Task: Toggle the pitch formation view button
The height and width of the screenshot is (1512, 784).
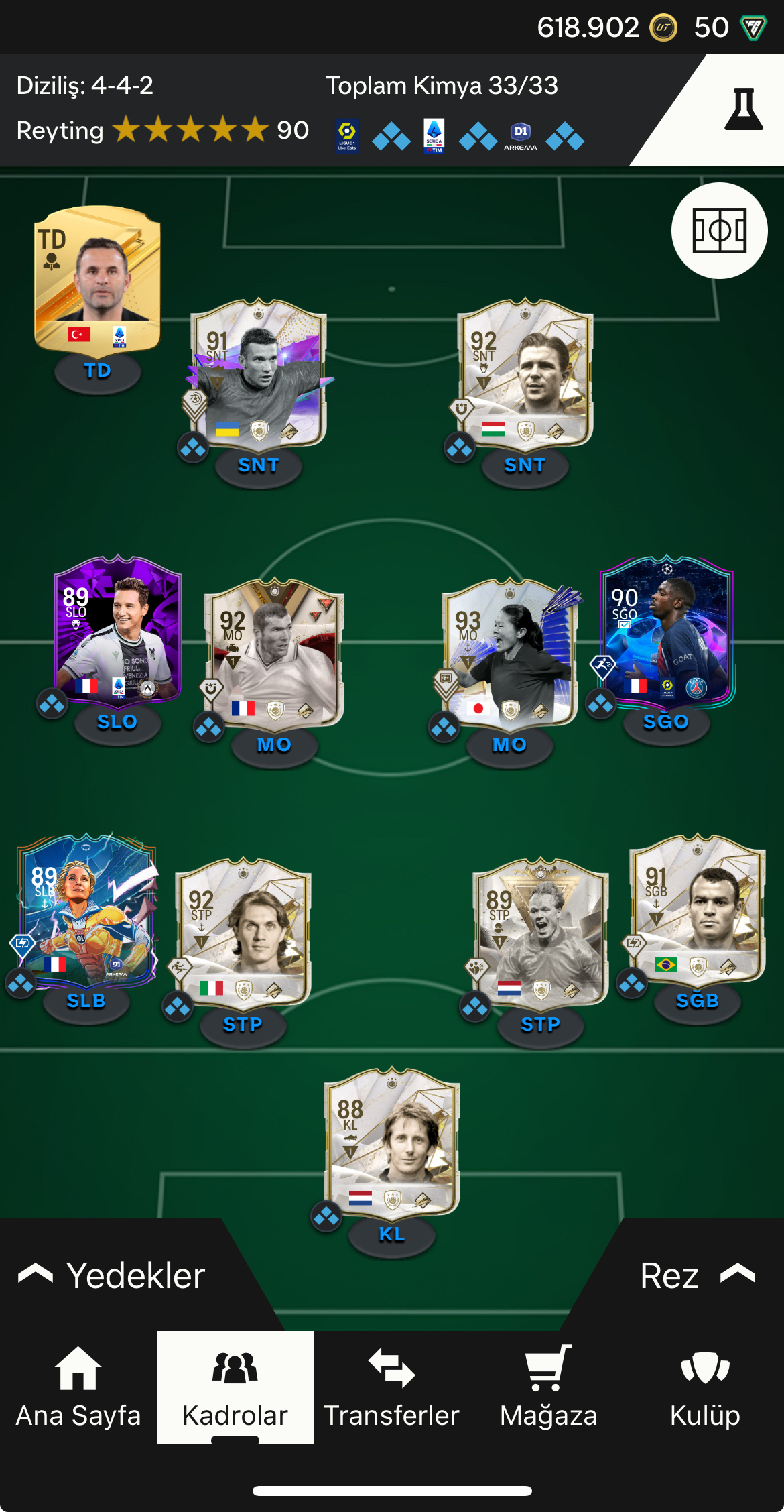Action: [x=719, y=231]
